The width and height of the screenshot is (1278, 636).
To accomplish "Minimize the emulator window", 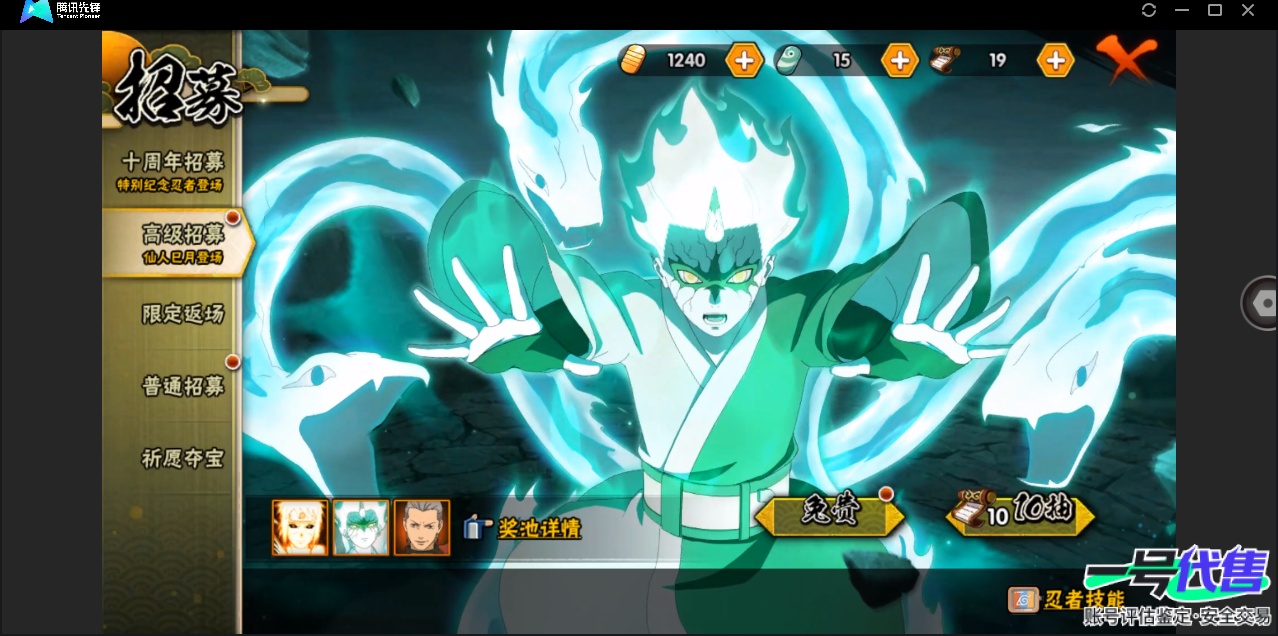I will pos(1182,10).
